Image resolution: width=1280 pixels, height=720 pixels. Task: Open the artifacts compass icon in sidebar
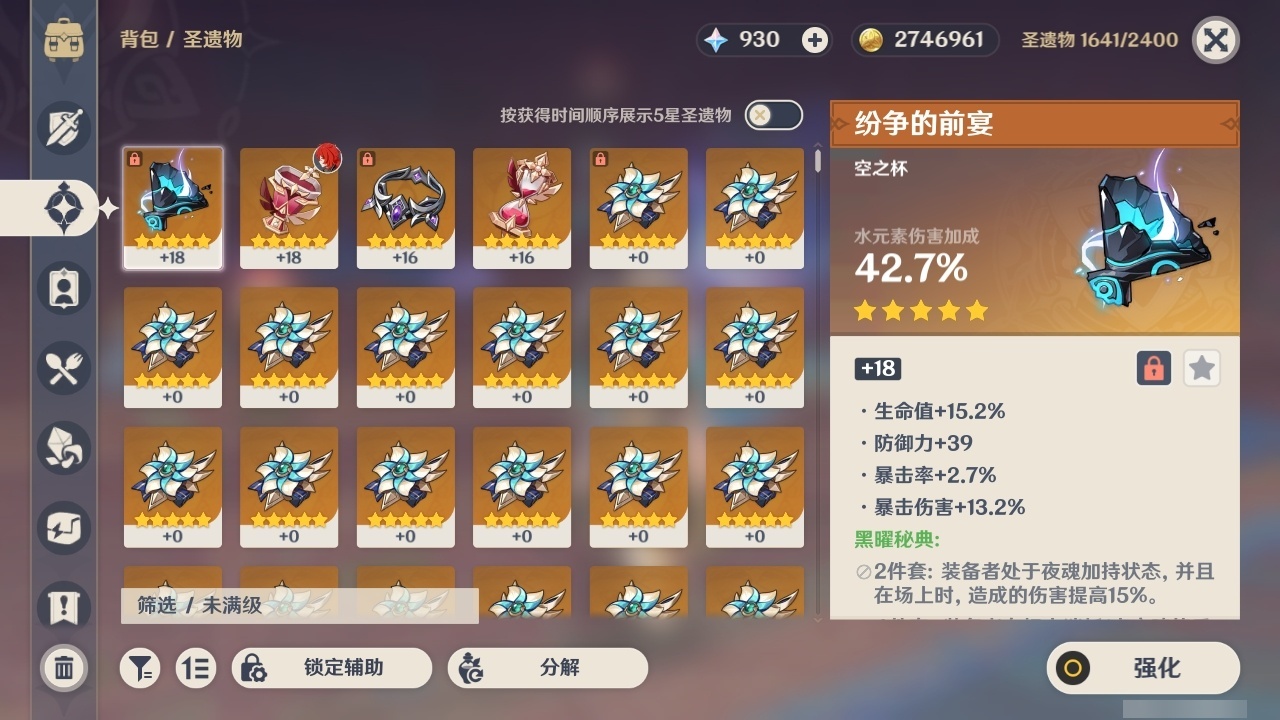[x=62, y=208]
